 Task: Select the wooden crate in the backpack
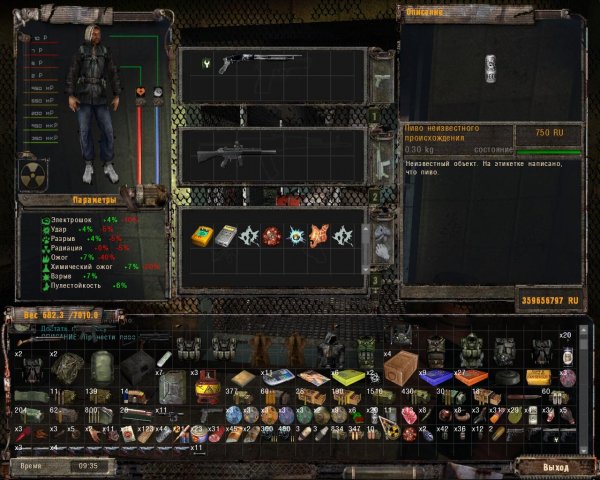[x=401, y=369]
